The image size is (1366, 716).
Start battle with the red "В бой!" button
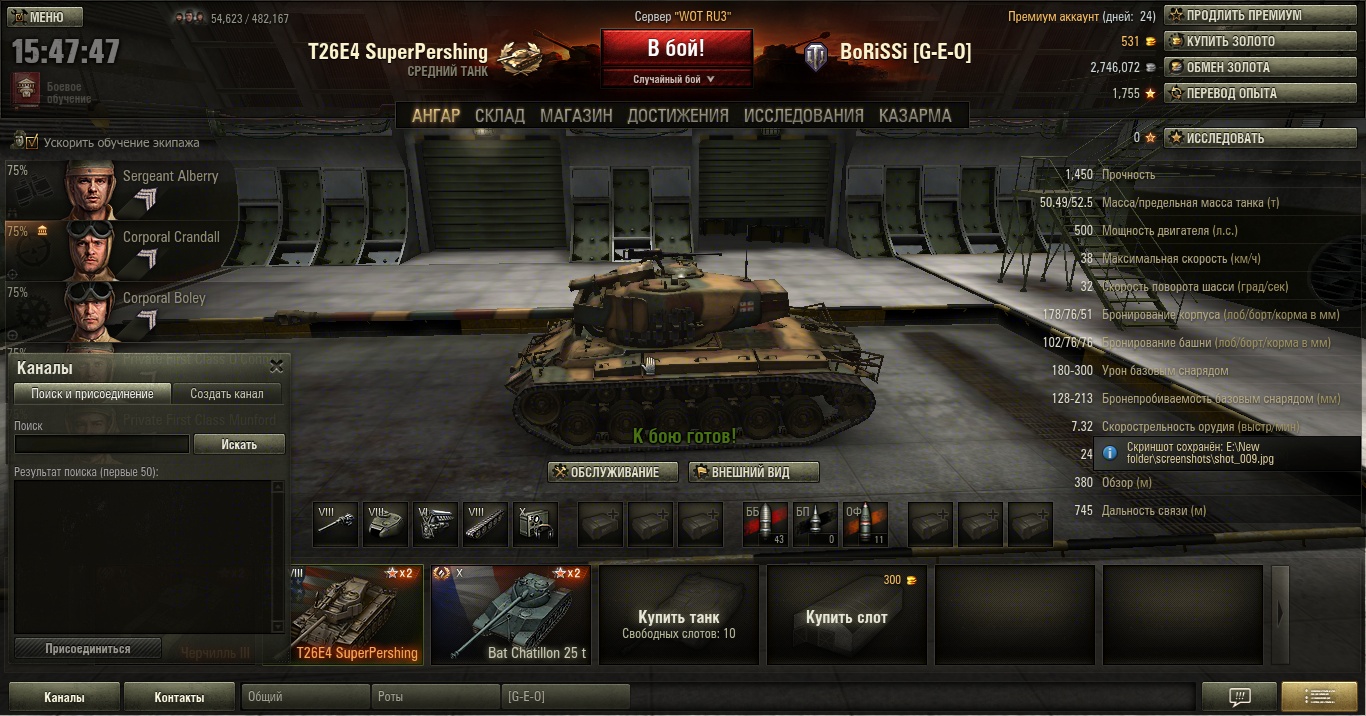tap(676, 48)
